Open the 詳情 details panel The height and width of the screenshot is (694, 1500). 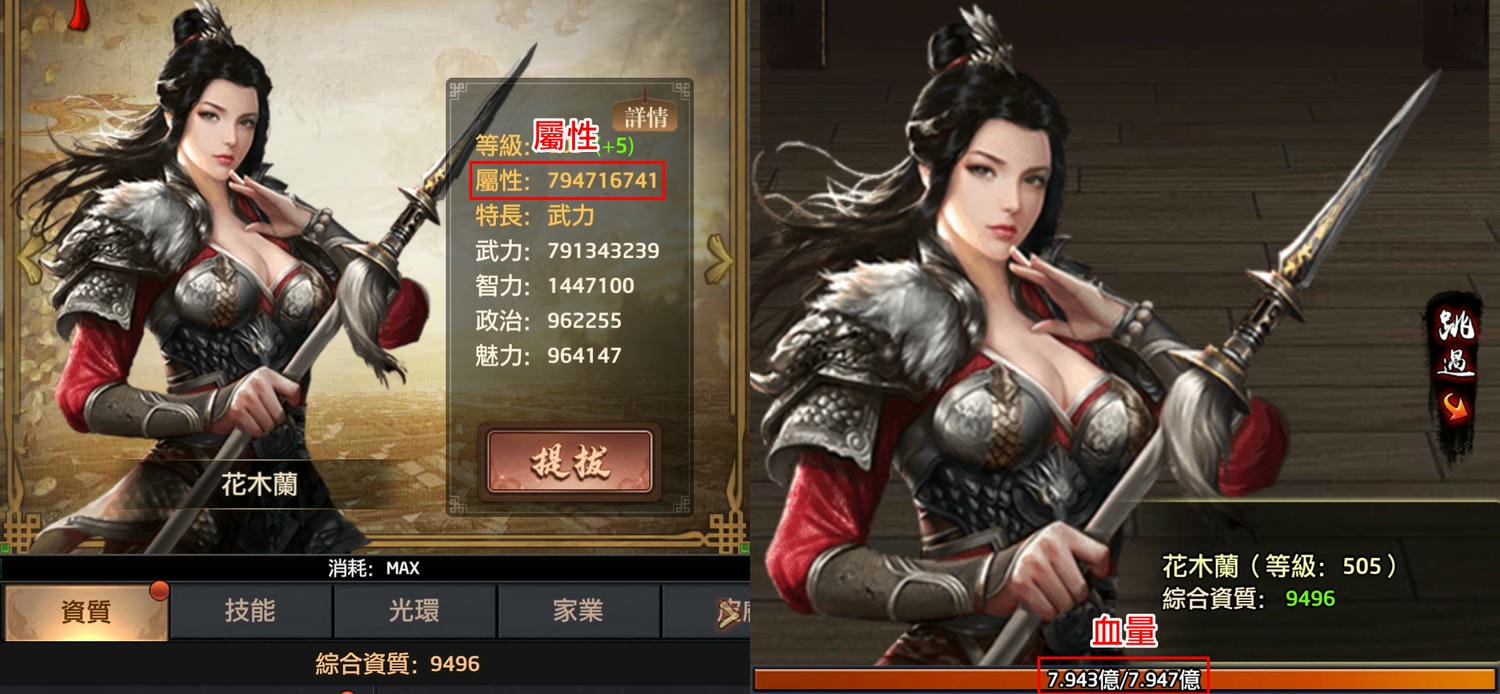point(645,116)
